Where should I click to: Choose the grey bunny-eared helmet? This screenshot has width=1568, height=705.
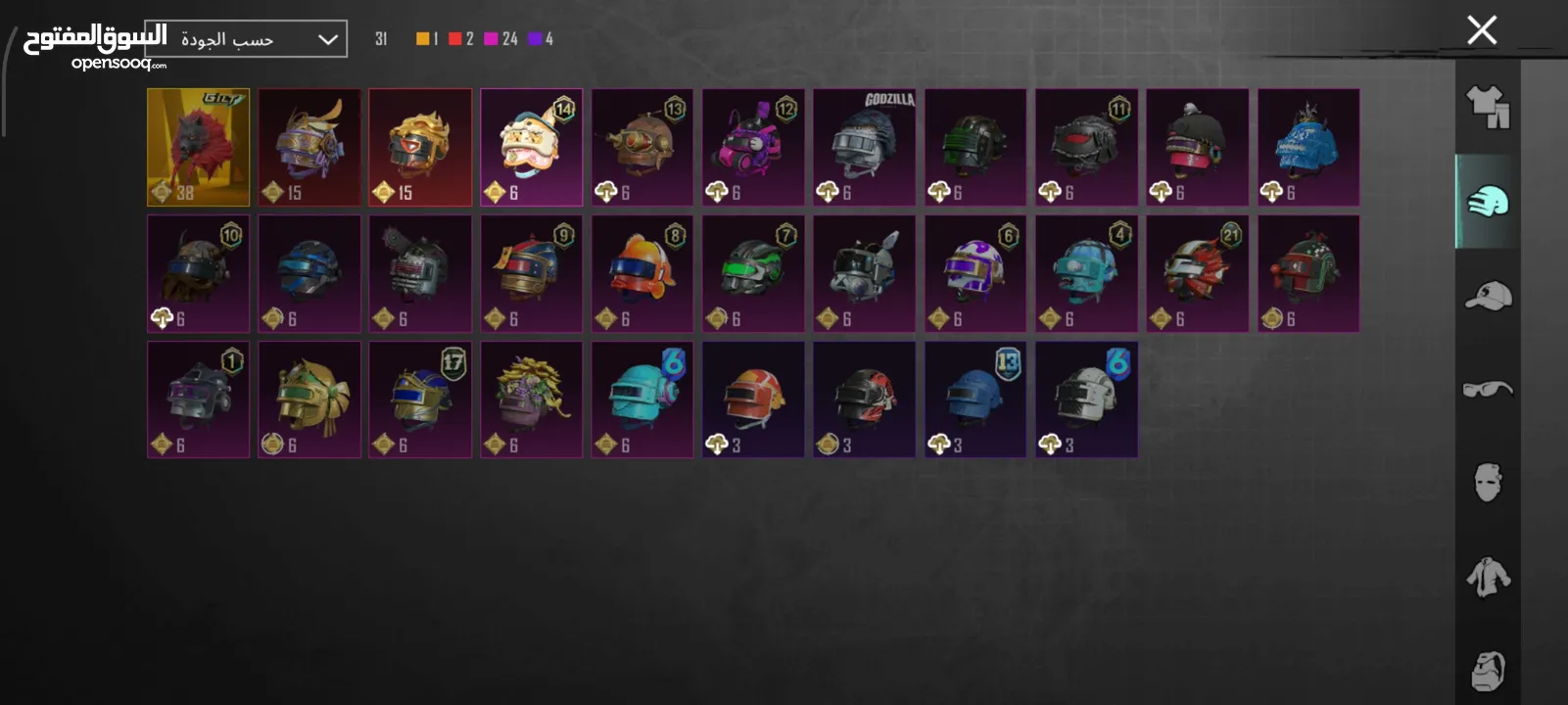coord(864,273)
